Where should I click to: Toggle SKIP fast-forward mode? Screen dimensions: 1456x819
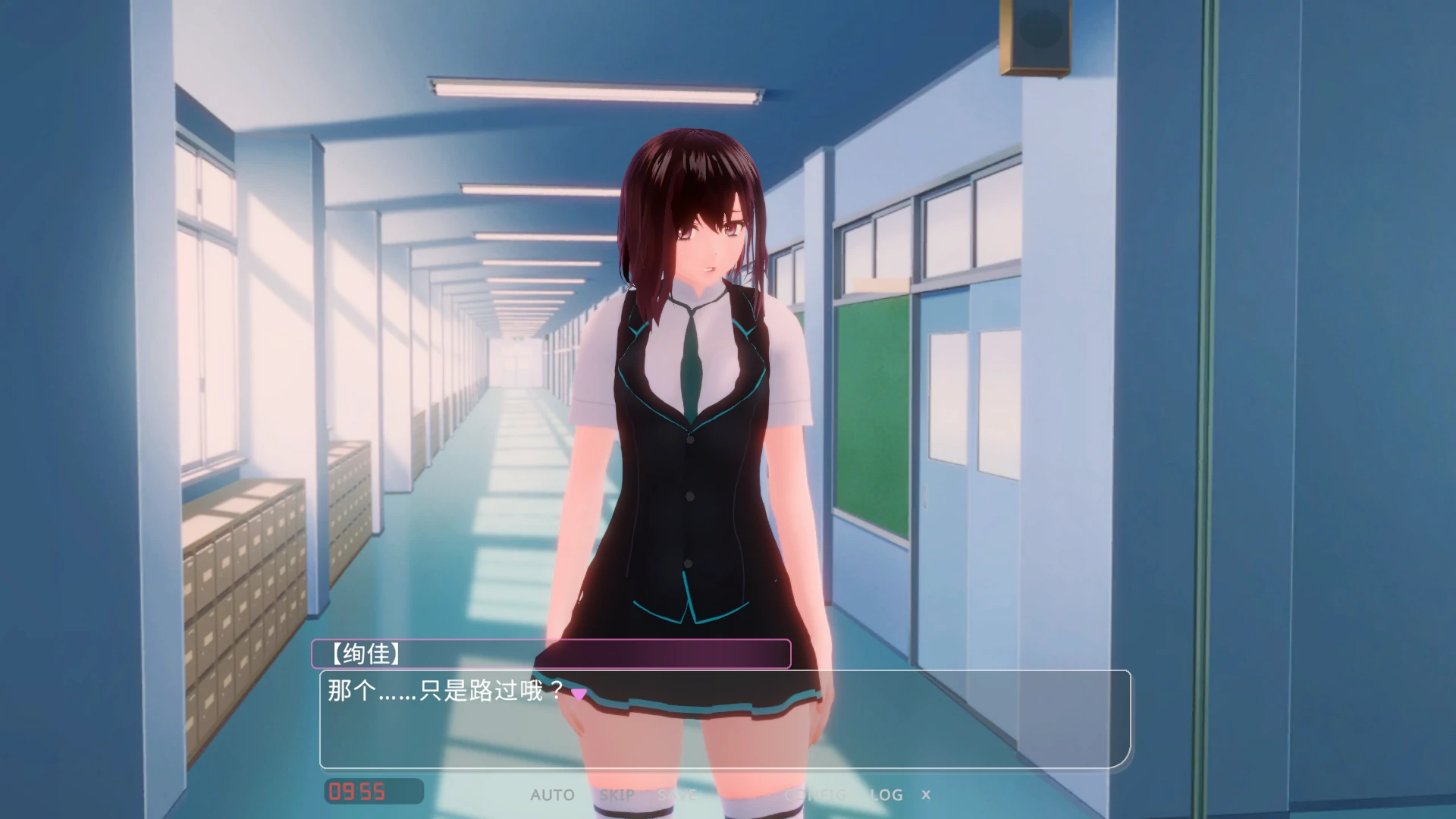click(617, 795)
